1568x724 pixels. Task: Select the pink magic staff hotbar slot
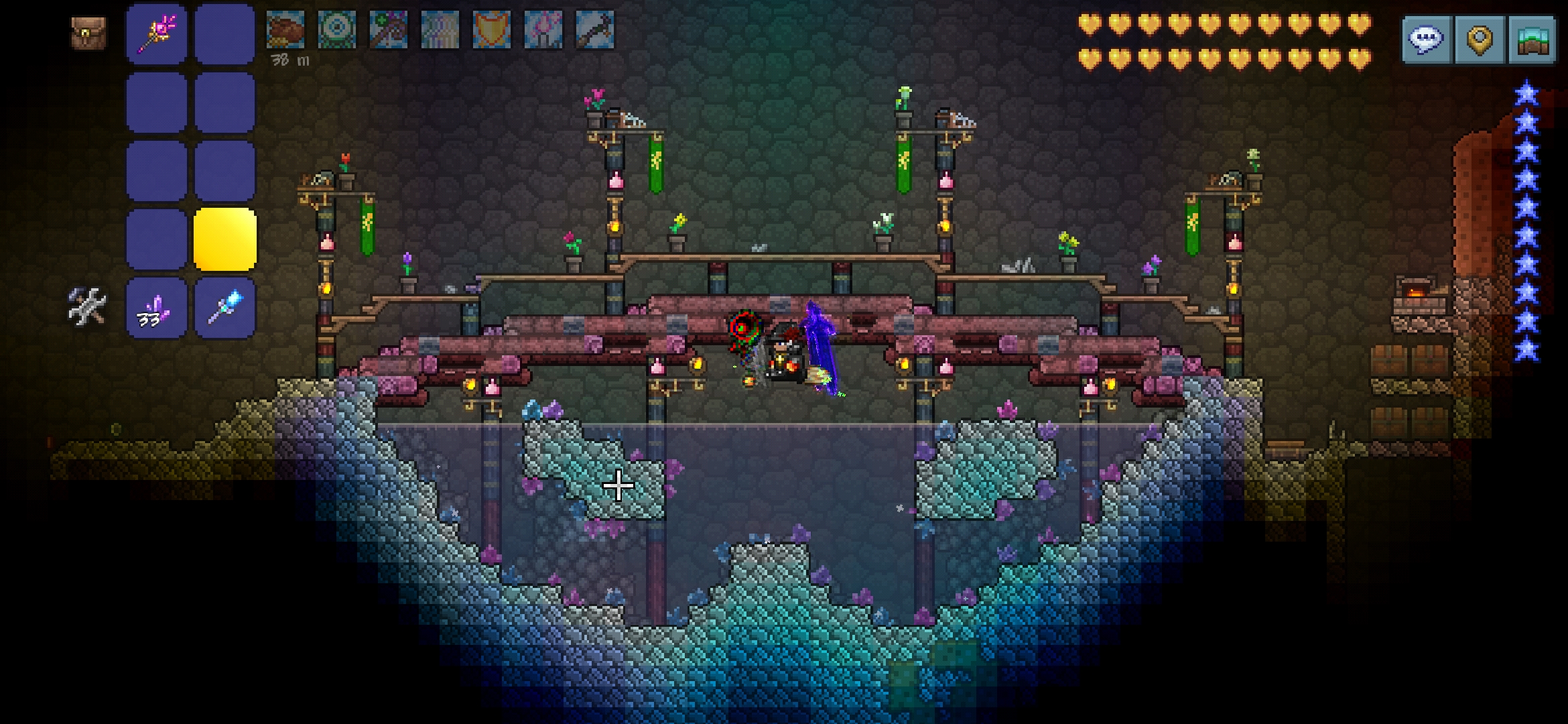(156, 34)
